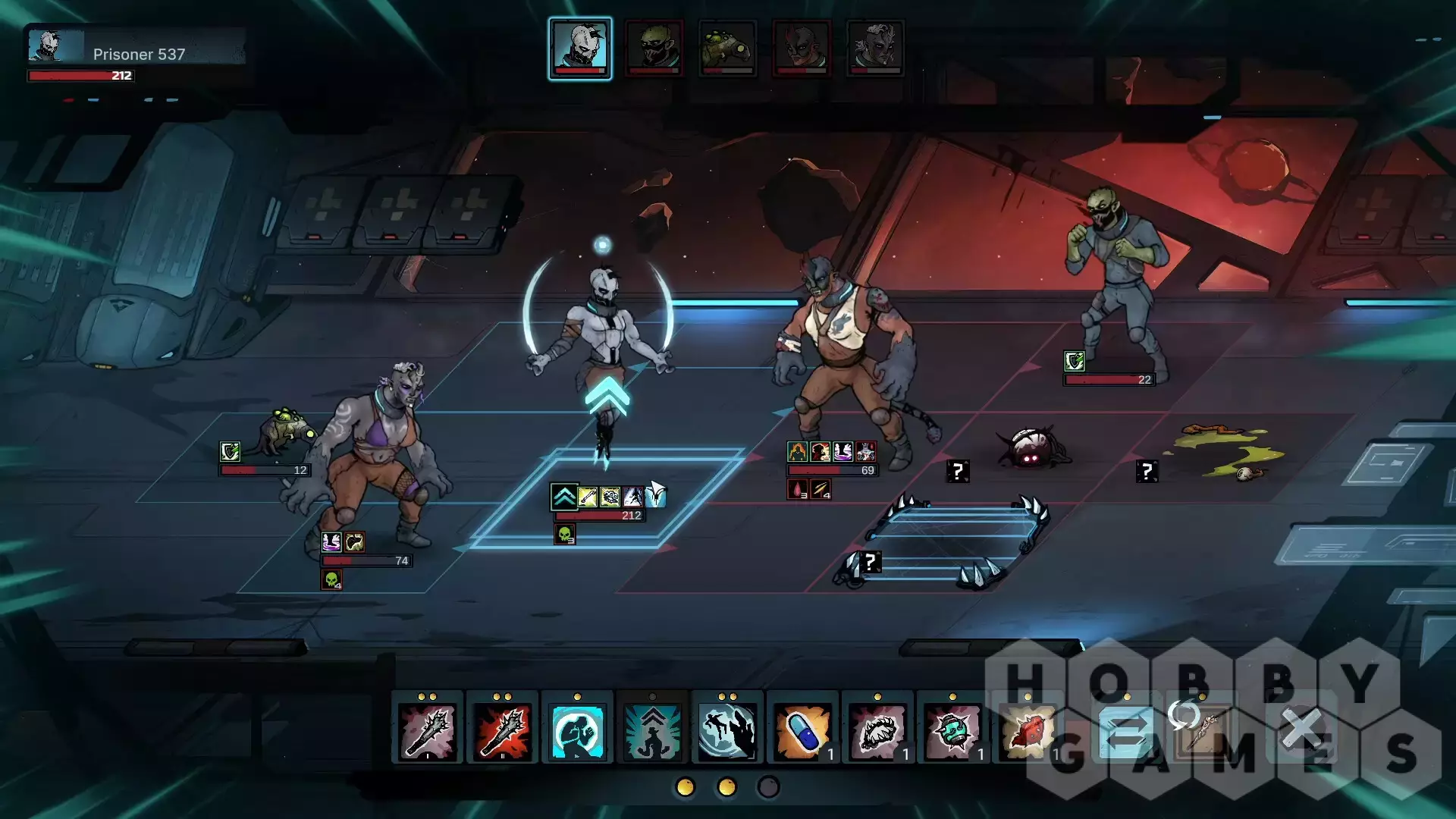
Task: Select the white-haired prisoner turn portrait
Action: coord(580,48)
